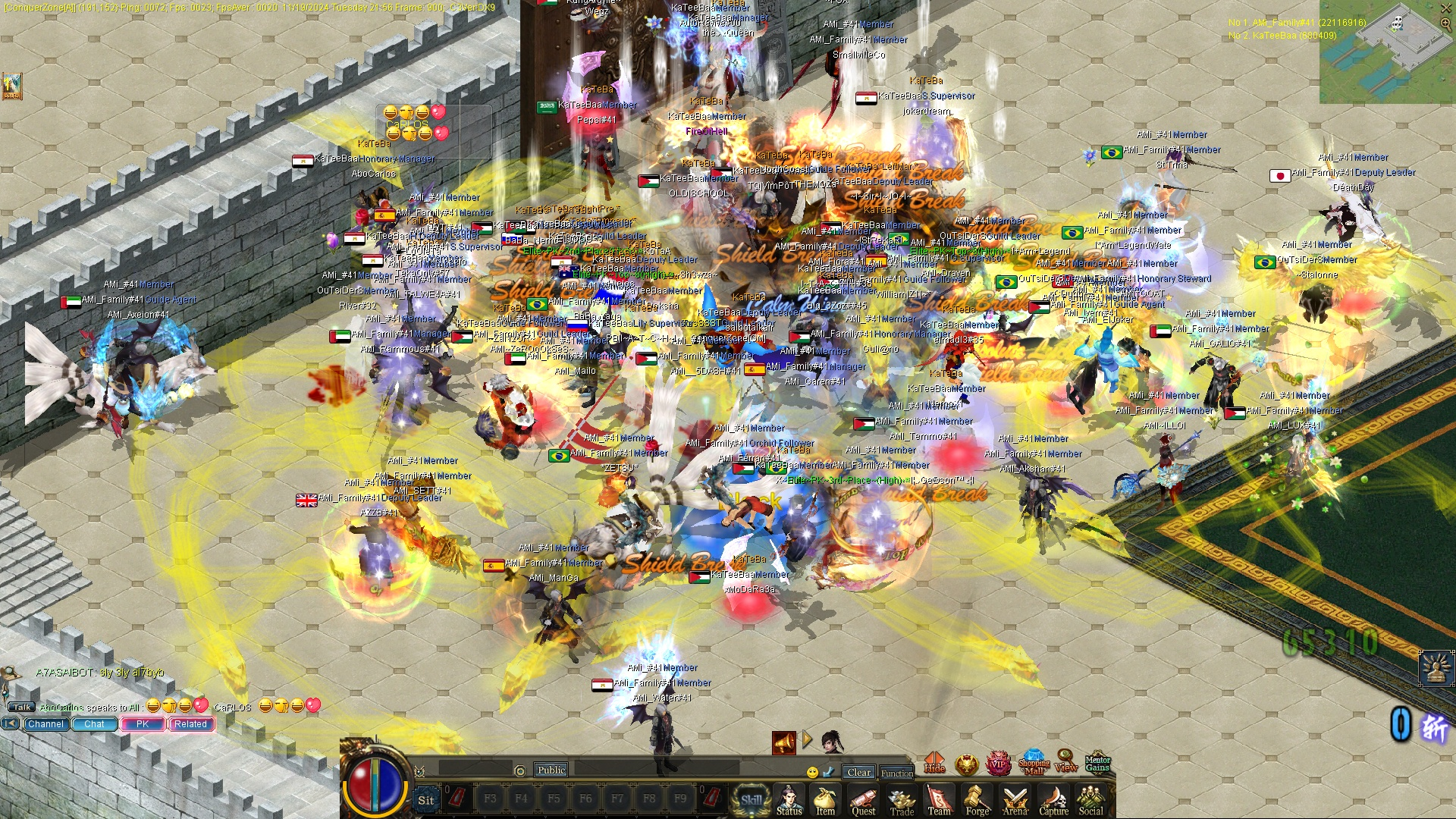Open the Arena crossed-swords icon
This screenshot has width=1456, height=819.
point(1015,799)
